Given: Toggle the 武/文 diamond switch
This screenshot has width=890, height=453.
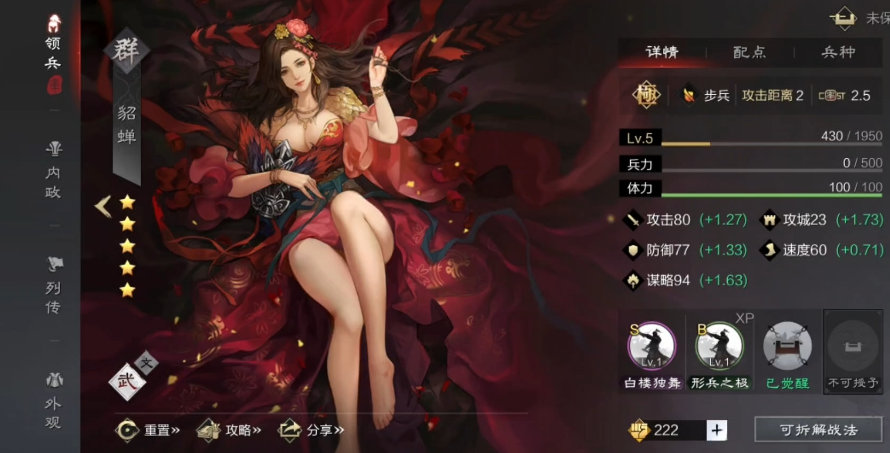Looking at the screenshot, I should [x=129, y=380].
